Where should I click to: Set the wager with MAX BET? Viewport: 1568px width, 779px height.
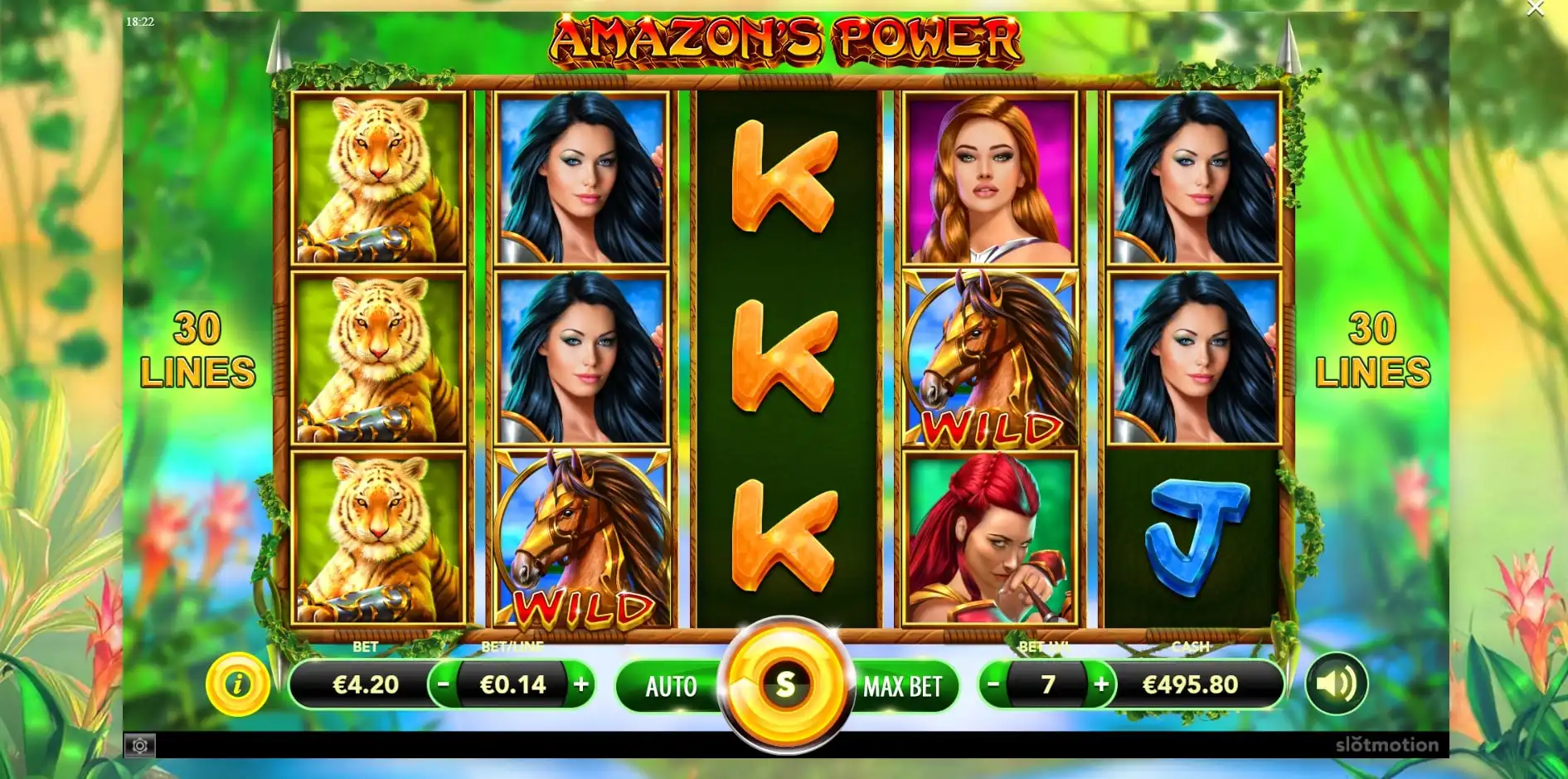coord(902,686)
